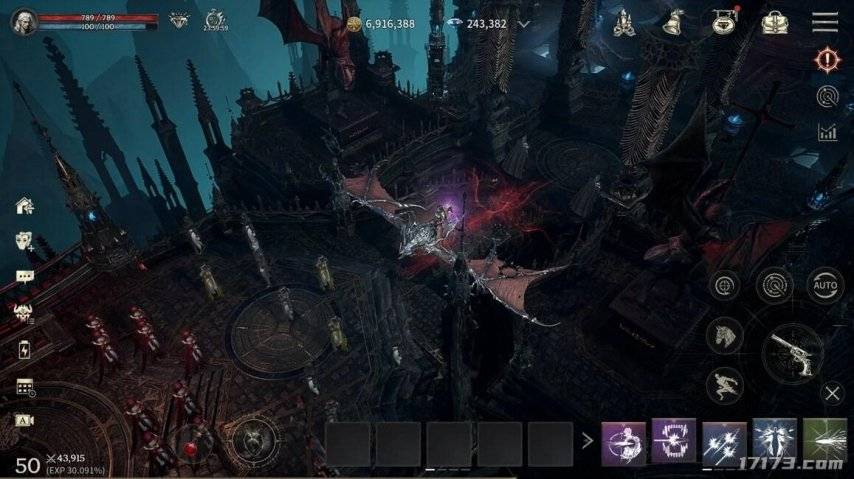Expand the currency dropdown arrow

pyautogui.click(x=524, y=23)
